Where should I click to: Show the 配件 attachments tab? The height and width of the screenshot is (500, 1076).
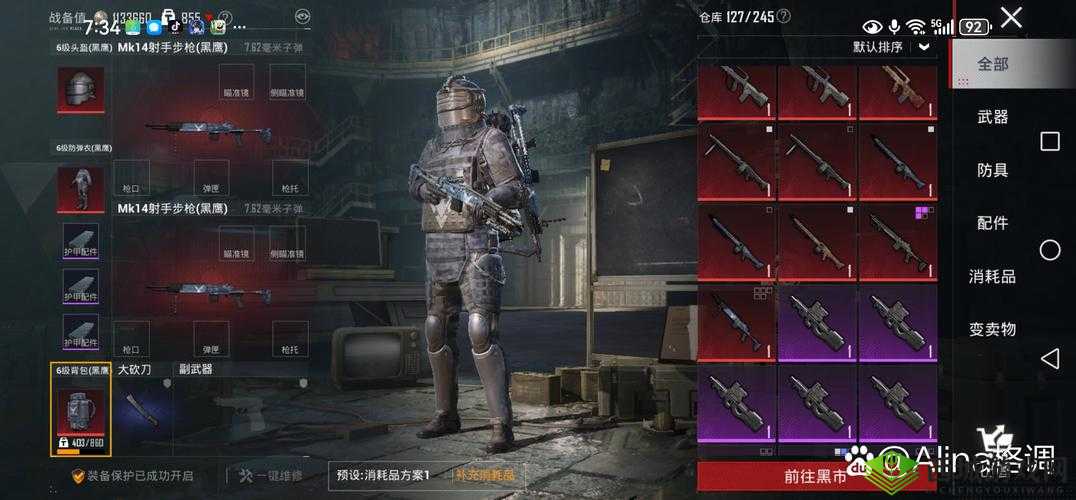coord(993,223)
